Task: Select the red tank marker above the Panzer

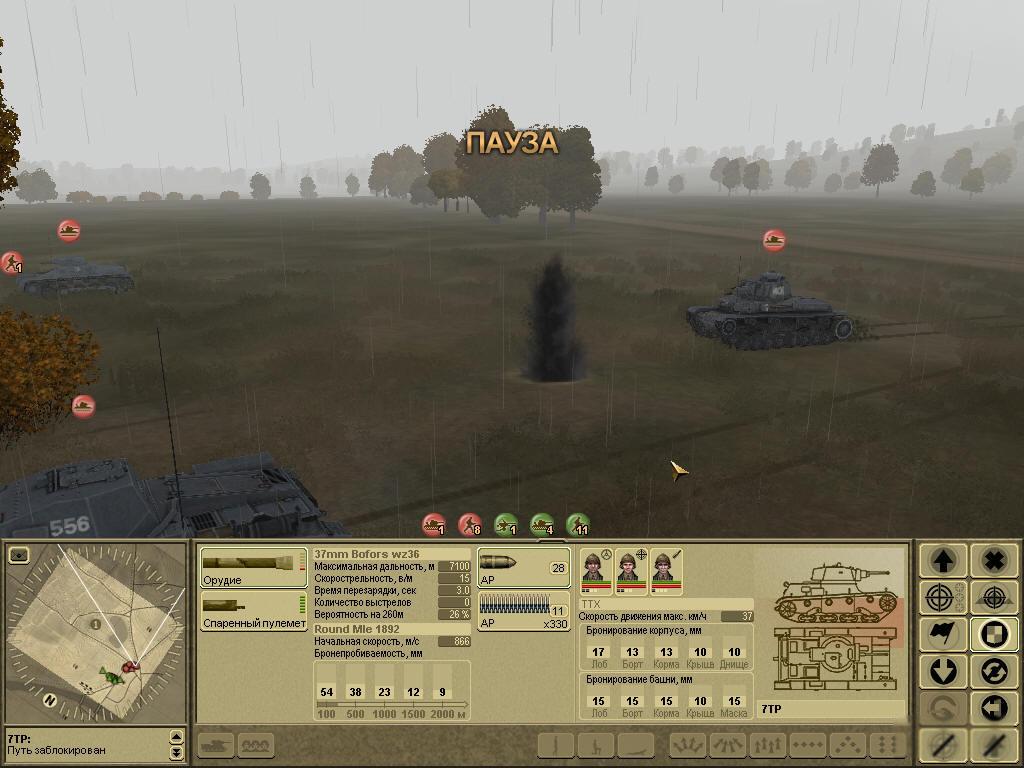Action: point(774,240)
